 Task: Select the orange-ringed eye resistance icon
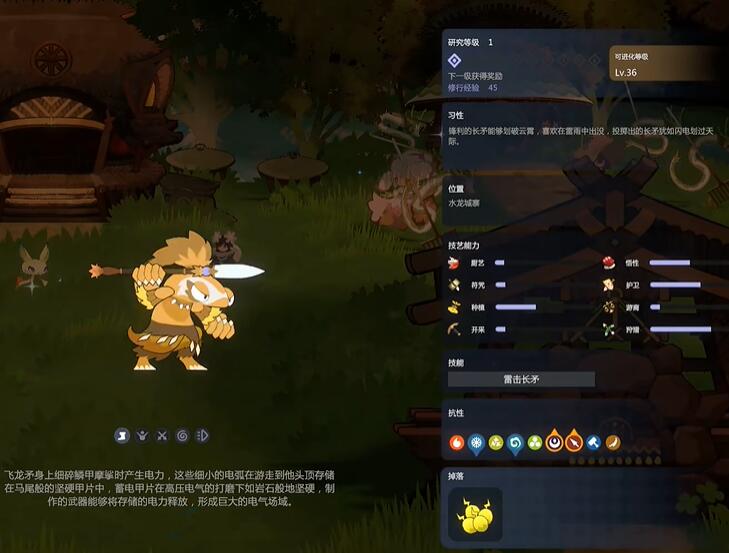point(554,441)
